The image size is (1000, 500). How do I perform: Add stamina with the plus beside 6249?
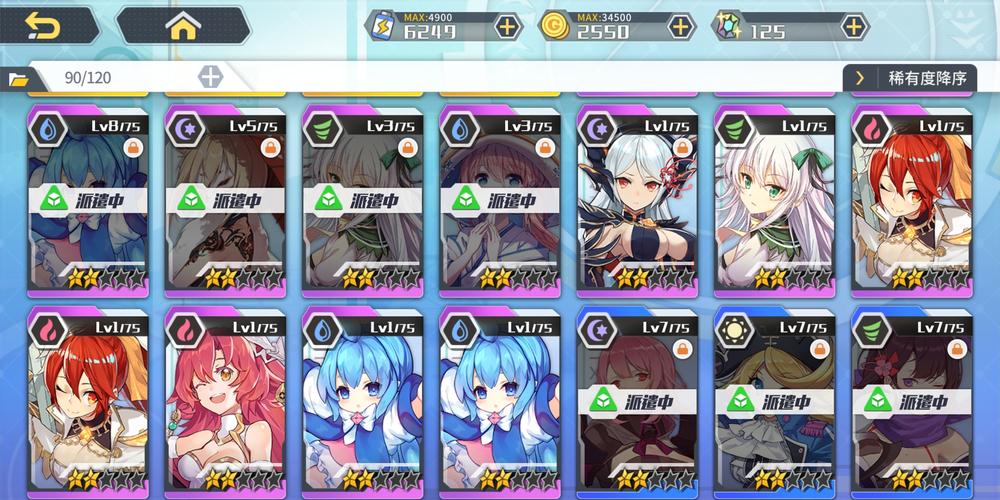click(x=508, y=27)
